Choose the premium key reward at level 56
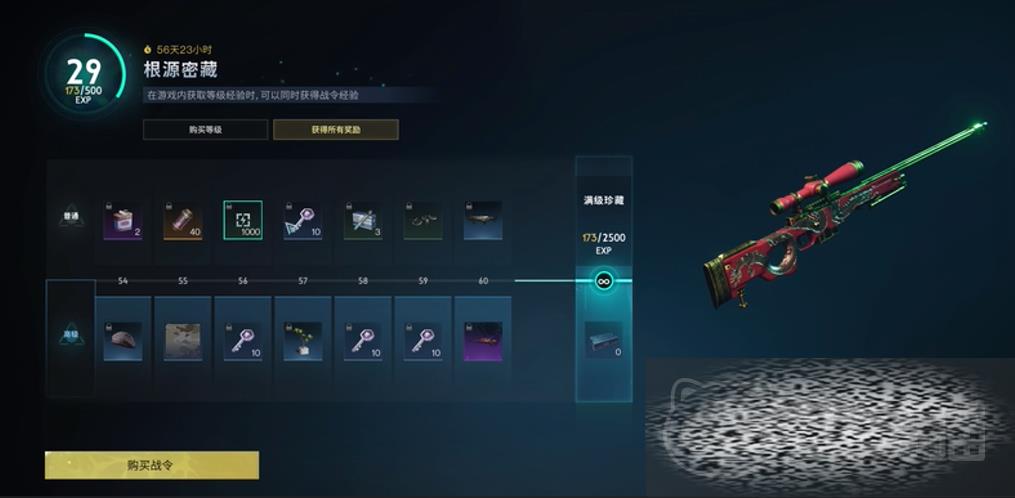The height and width of the screenshot is (498, 1015). click(x=243, y=340)
